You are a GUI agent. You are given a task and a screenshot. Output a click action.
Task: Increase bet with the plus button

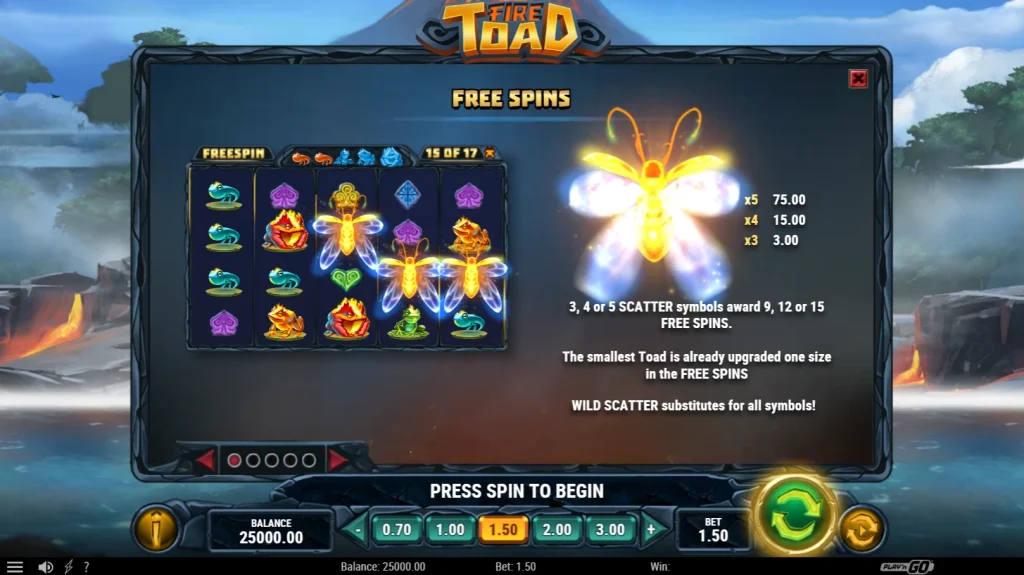coord(651,530)
